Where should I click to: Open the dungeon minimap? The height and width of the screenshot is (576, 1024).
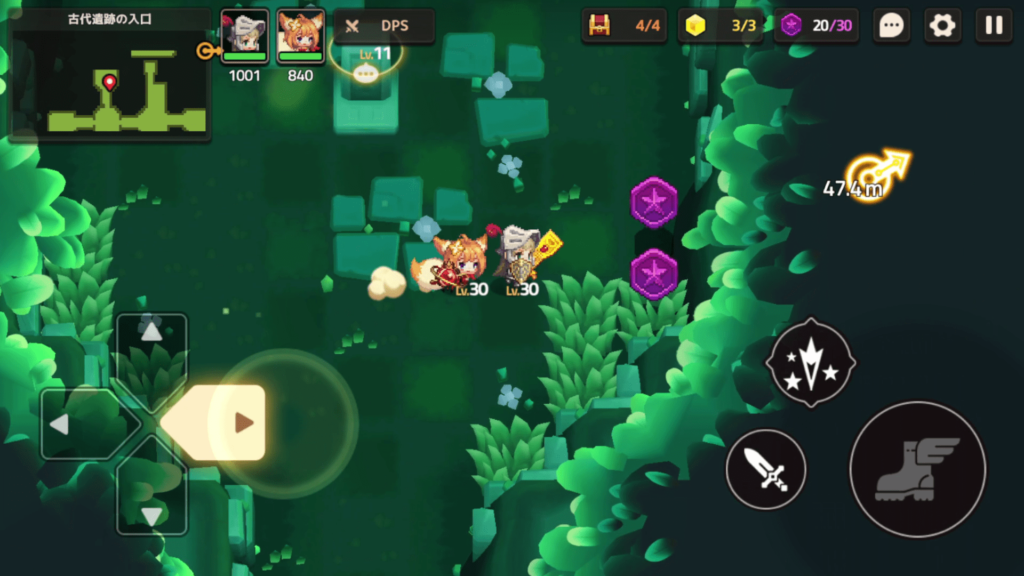tap(110, 75)
